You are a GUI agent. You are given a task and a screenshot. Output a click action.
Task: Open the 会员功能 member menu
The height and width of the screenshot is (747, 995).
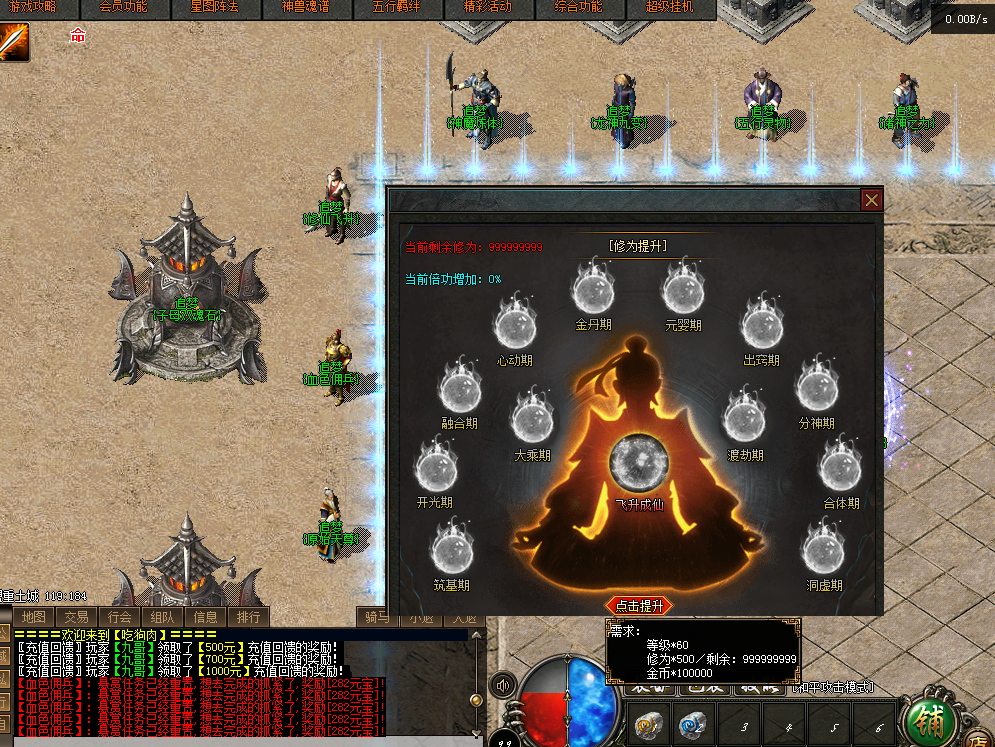point(123,8)
